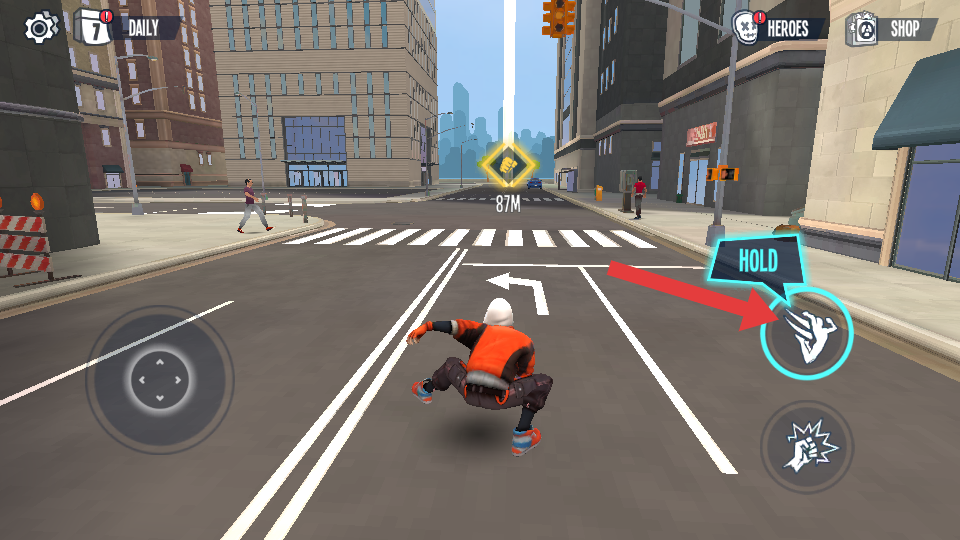Image resolution: width=960 pixels, height=540 pixels.
Task: Open the settings gear menu
Action: pos(41,27)
